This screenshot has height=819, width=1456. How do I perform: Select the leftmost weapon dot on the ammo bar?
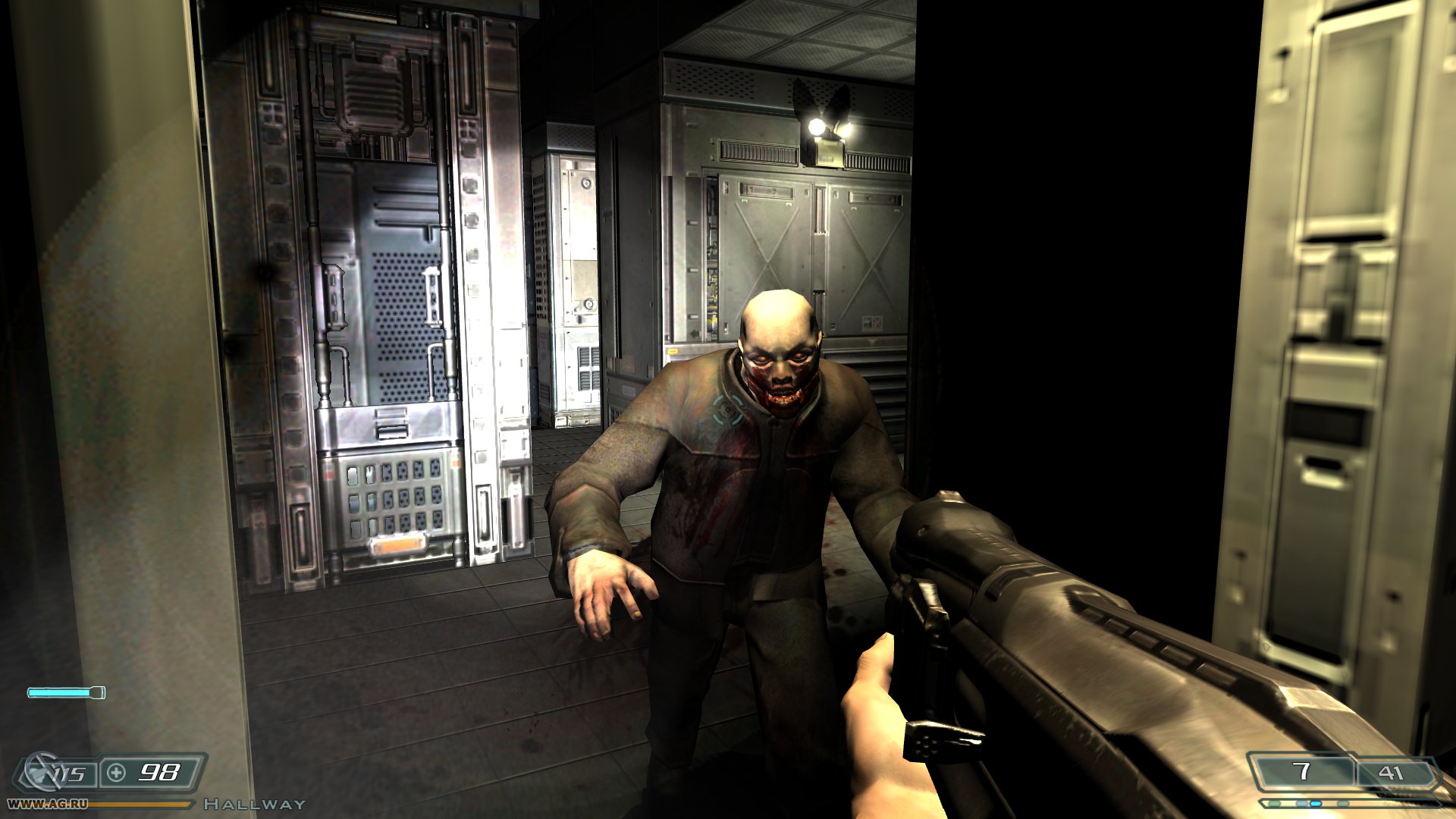tap(1273, 802)
